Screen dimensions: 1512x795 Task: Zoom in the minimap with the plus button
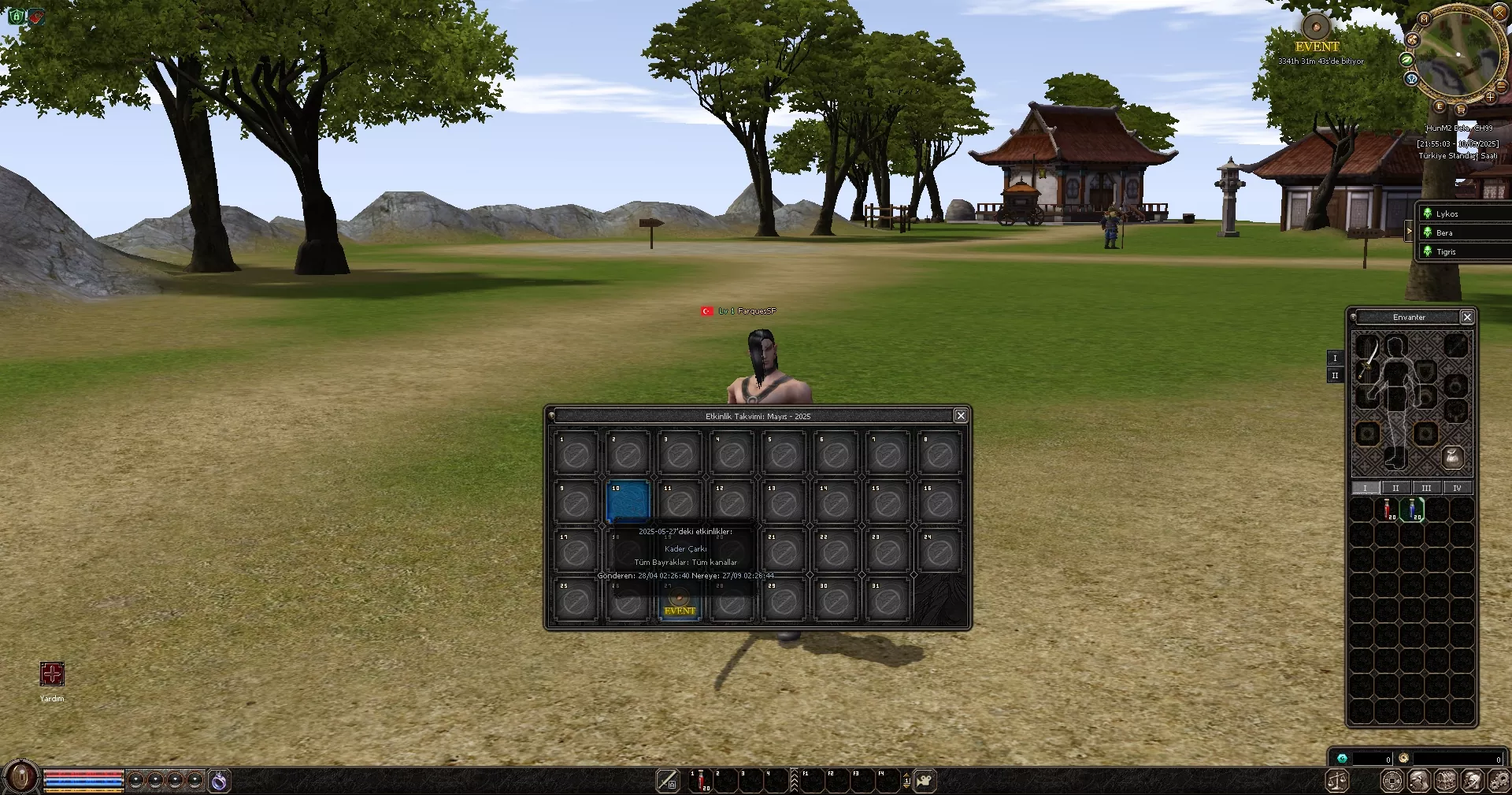[x=1491, y=97]
